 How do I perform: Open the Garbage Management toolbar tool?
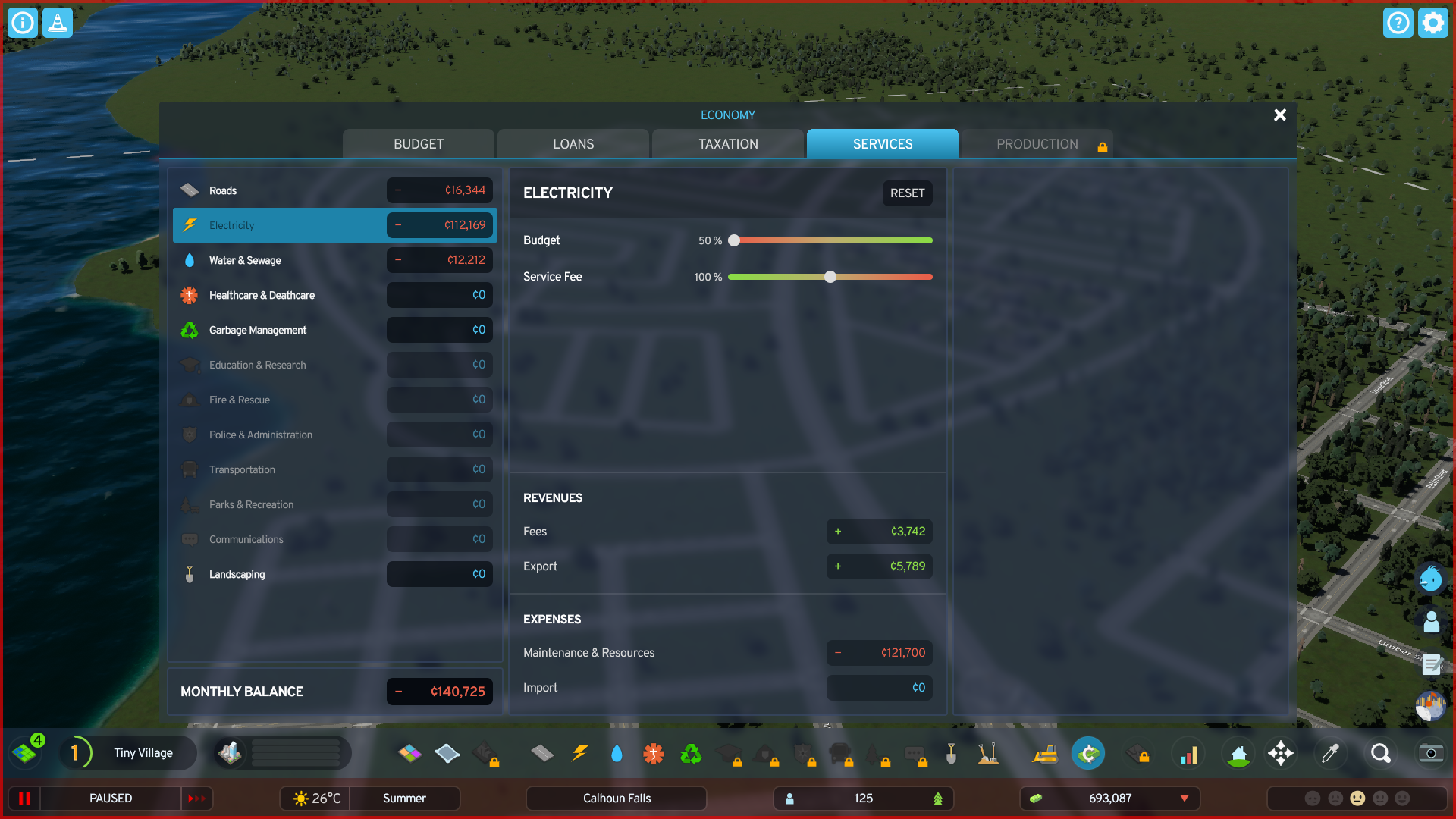(x=691, y=753)
